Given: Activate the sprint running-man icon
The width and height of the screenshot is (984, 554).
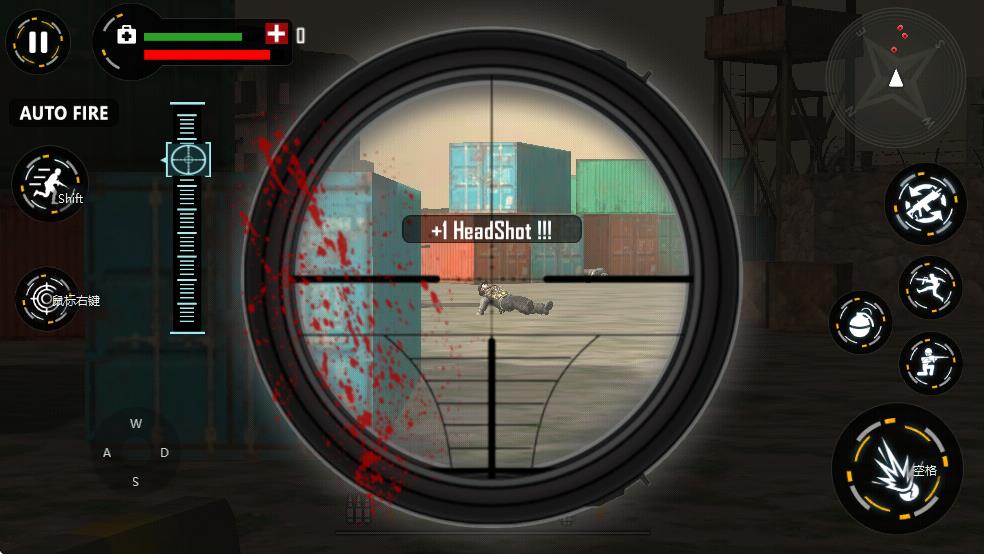Looking at the screenshot, I should 49,184.
